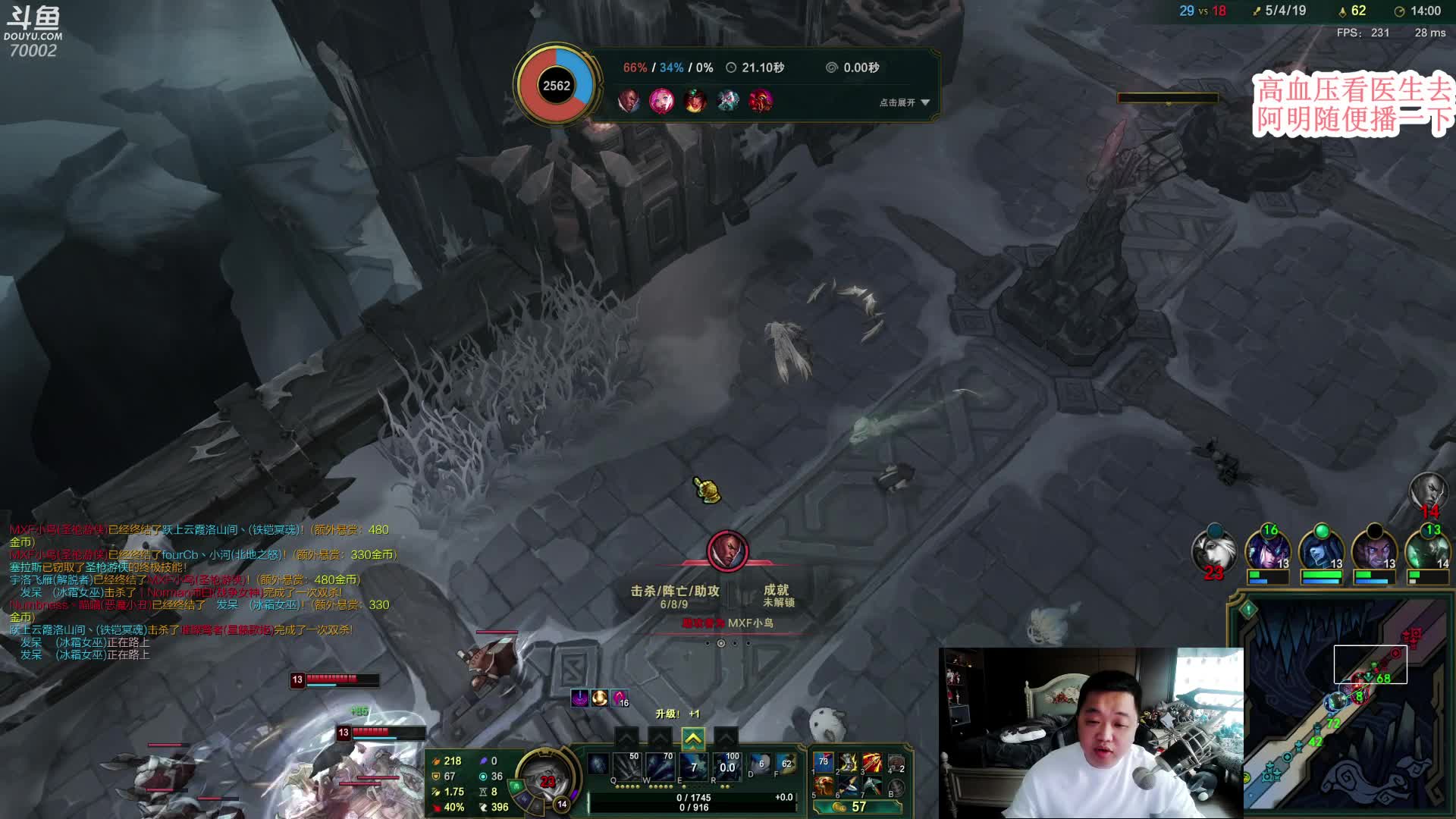Screen dimensions: 1456x819
Task: Select the Q ability icon
Action: click(627, 767)
